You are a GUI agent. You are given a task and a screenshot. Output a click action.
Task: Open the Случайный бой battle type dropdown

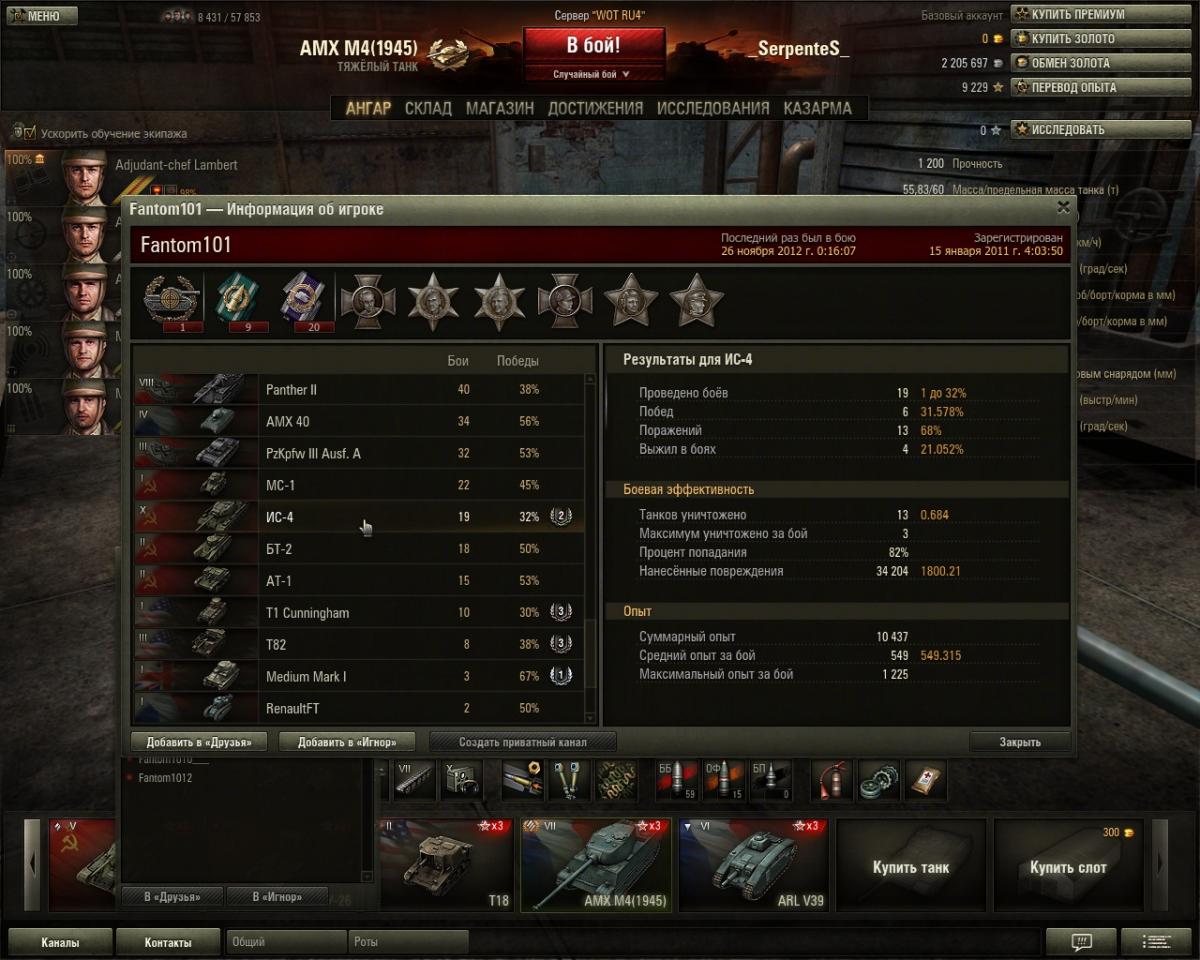(x=593, y=74)
